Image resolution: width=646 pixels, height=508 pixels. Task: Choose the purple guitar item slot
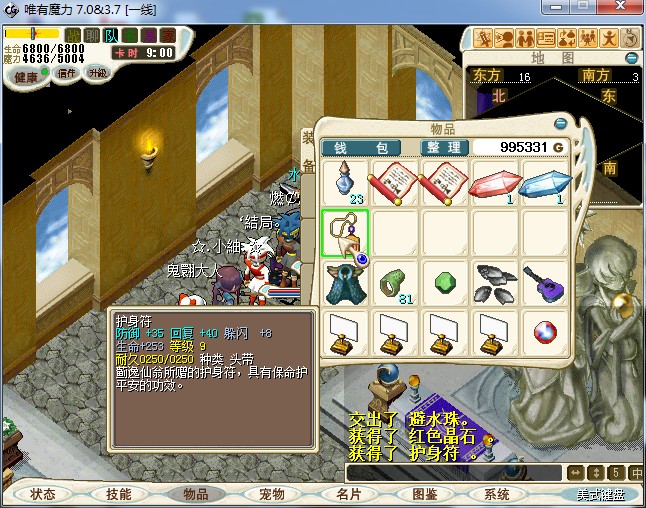(x=545, y=282)
